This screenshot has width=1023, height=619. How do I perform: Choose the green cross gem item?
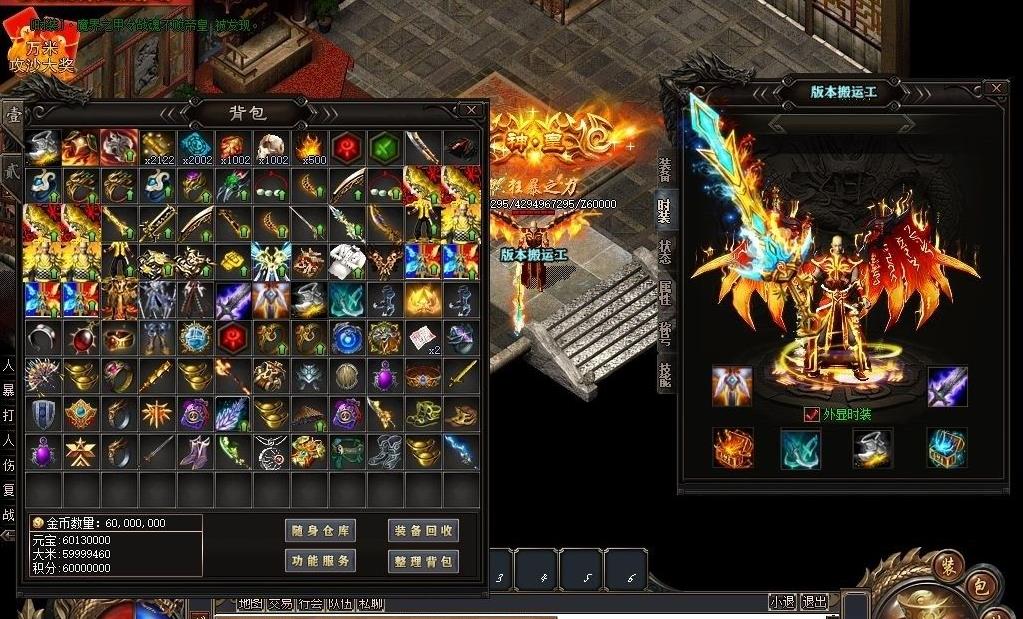[384, 147]
